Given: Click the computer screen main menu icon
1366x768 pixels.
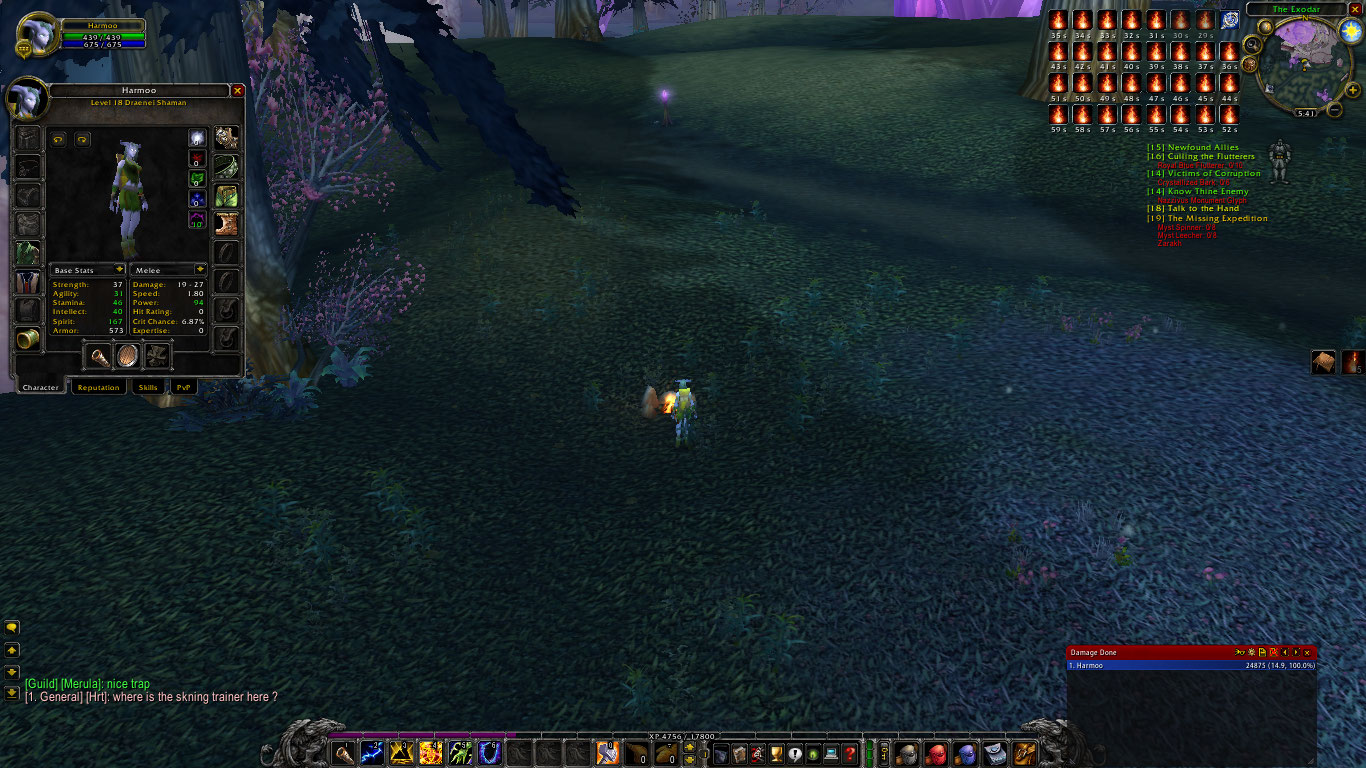Looking at the screenshot, I should click(x=831, y=756).
